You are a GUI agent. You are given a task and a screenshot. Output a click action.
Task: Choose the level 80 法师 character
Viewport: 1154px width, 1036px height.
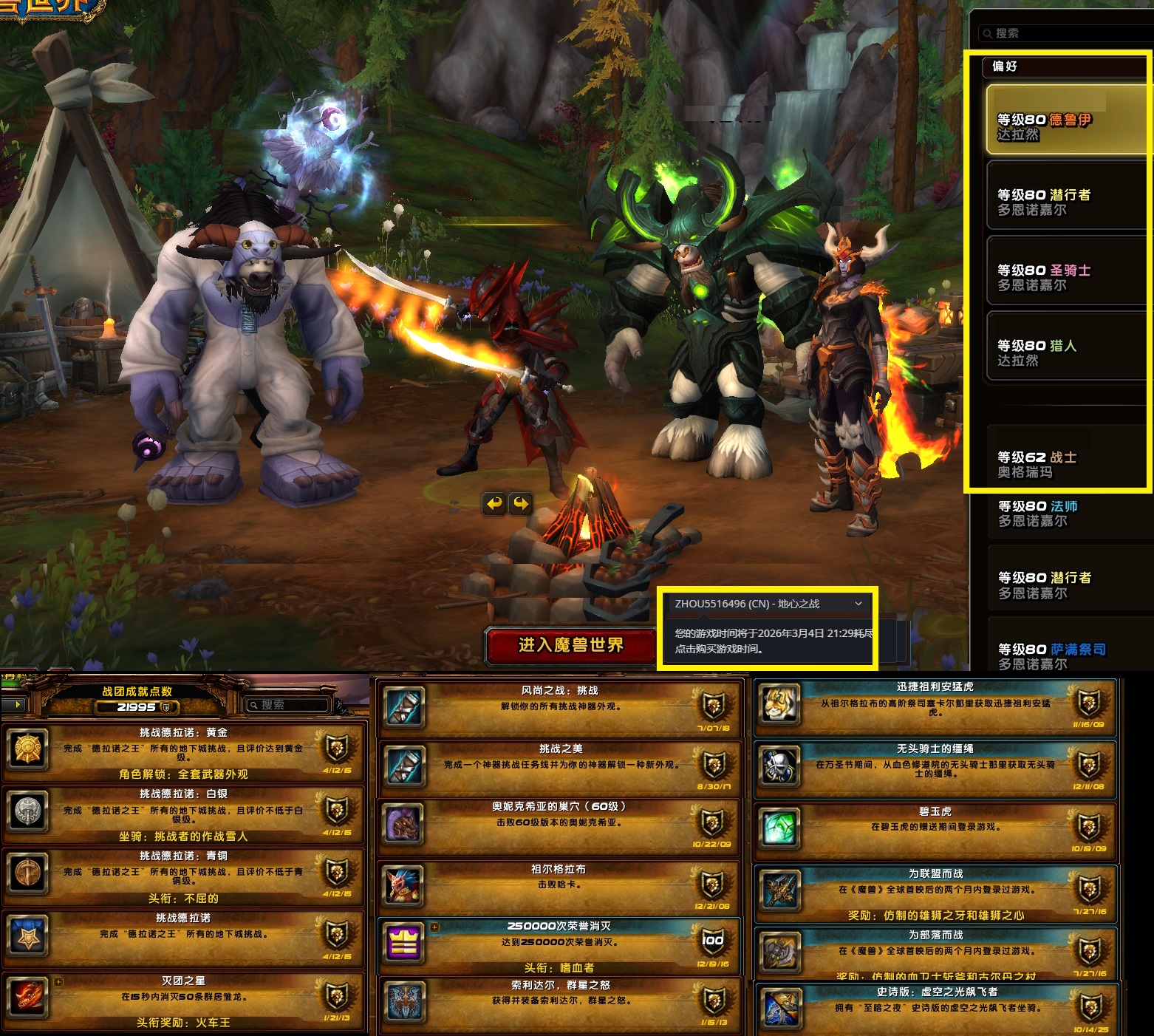click(1065, 514)
